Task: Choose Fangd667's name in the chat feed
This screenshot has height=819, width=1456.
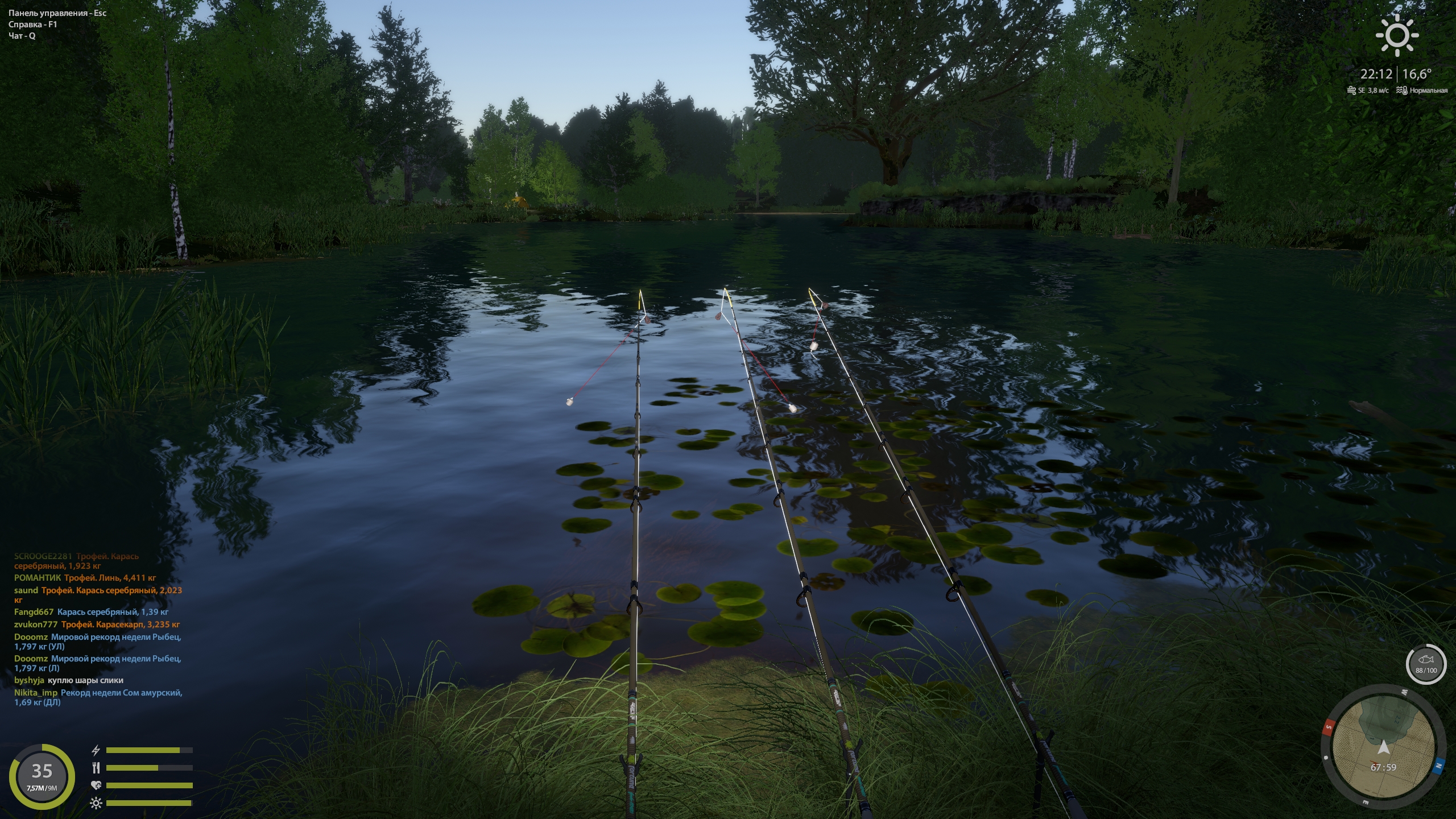Action: (34, 612)
